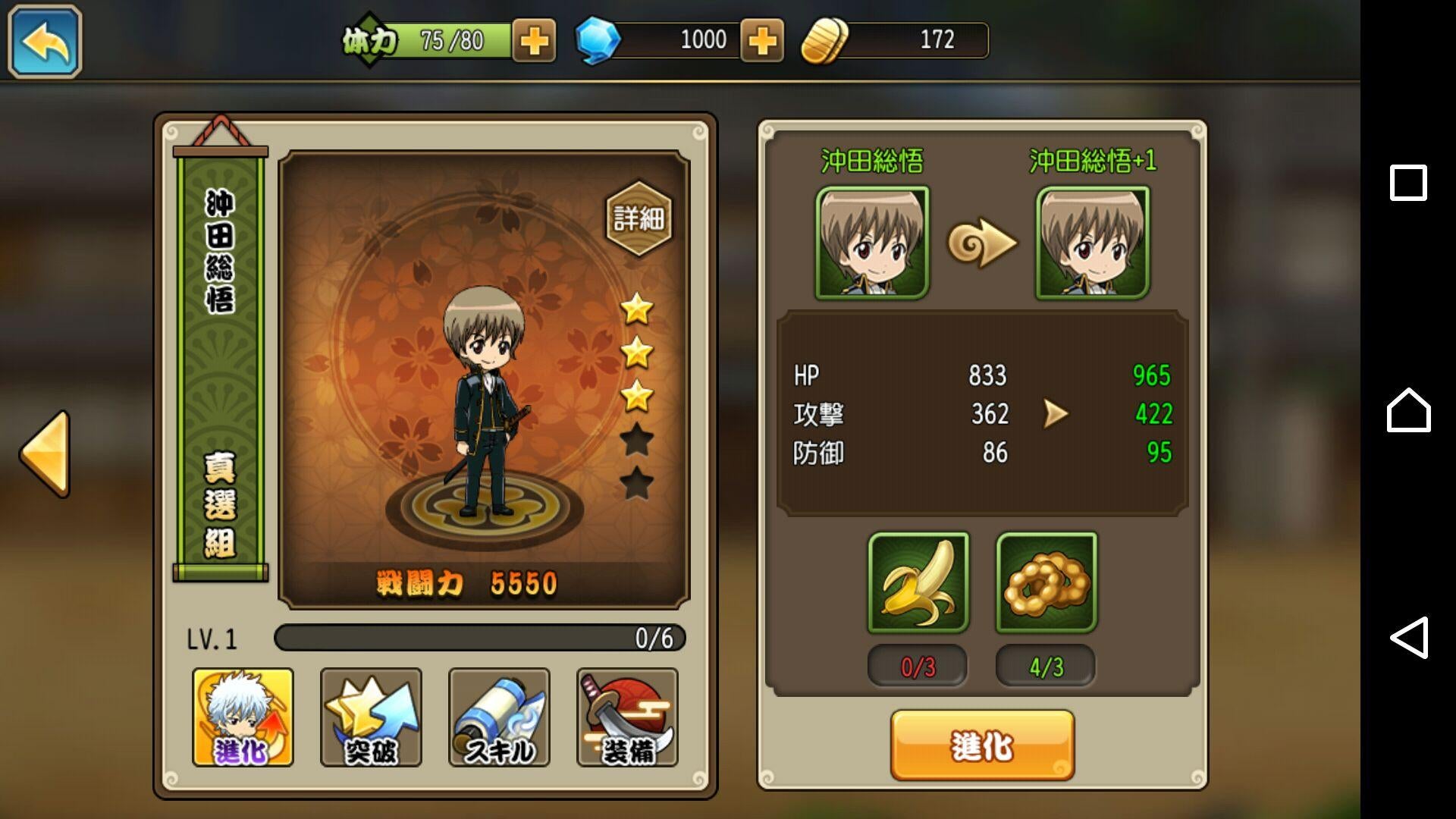Select the banana evolution material icon

tap(917, 584)
